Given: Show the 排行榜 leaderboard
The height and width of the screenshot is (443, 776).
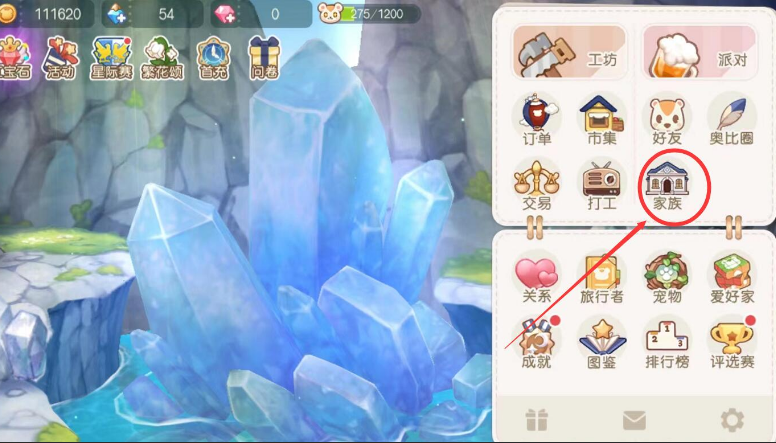Looking at the screenshot, I should pyautogui.click(x=667, y=342).
